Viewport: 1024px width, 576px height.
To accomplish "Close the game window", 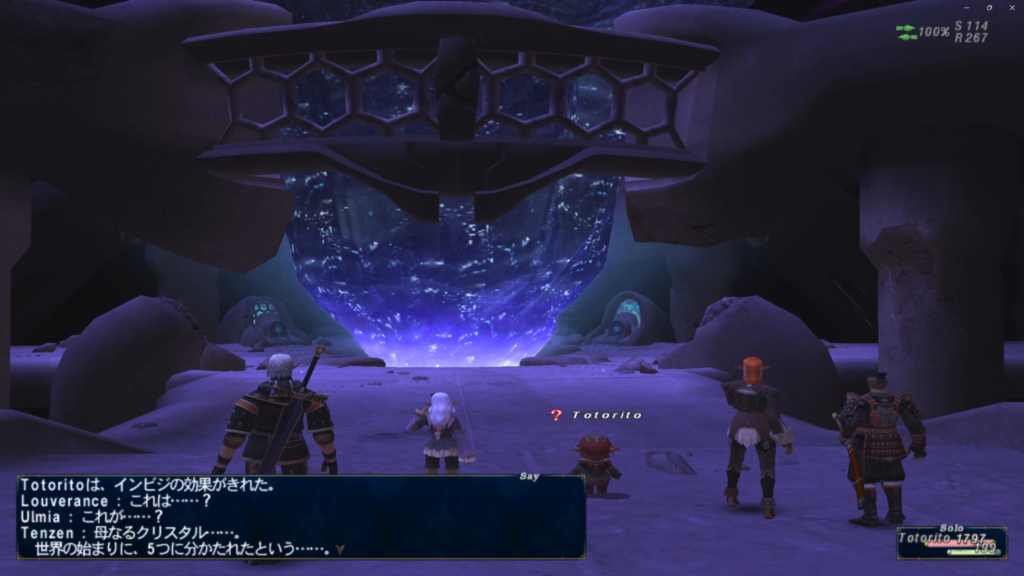I will [x=1012, y=7].
